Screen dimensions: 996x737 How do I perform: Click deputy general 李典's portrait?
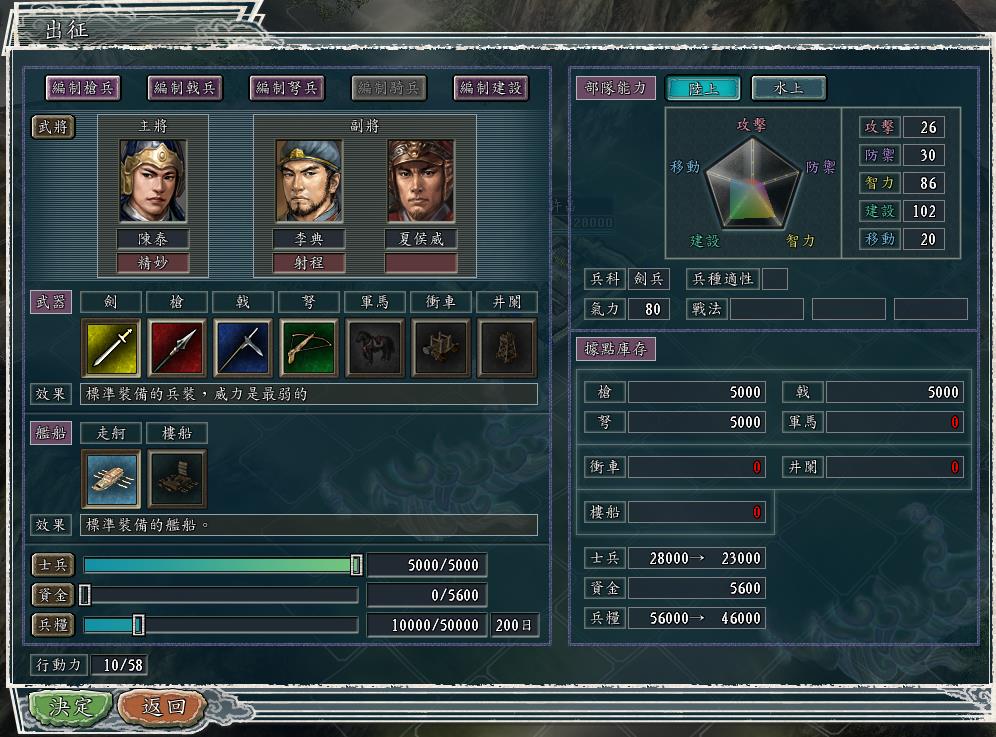click(x=309, y=181)
